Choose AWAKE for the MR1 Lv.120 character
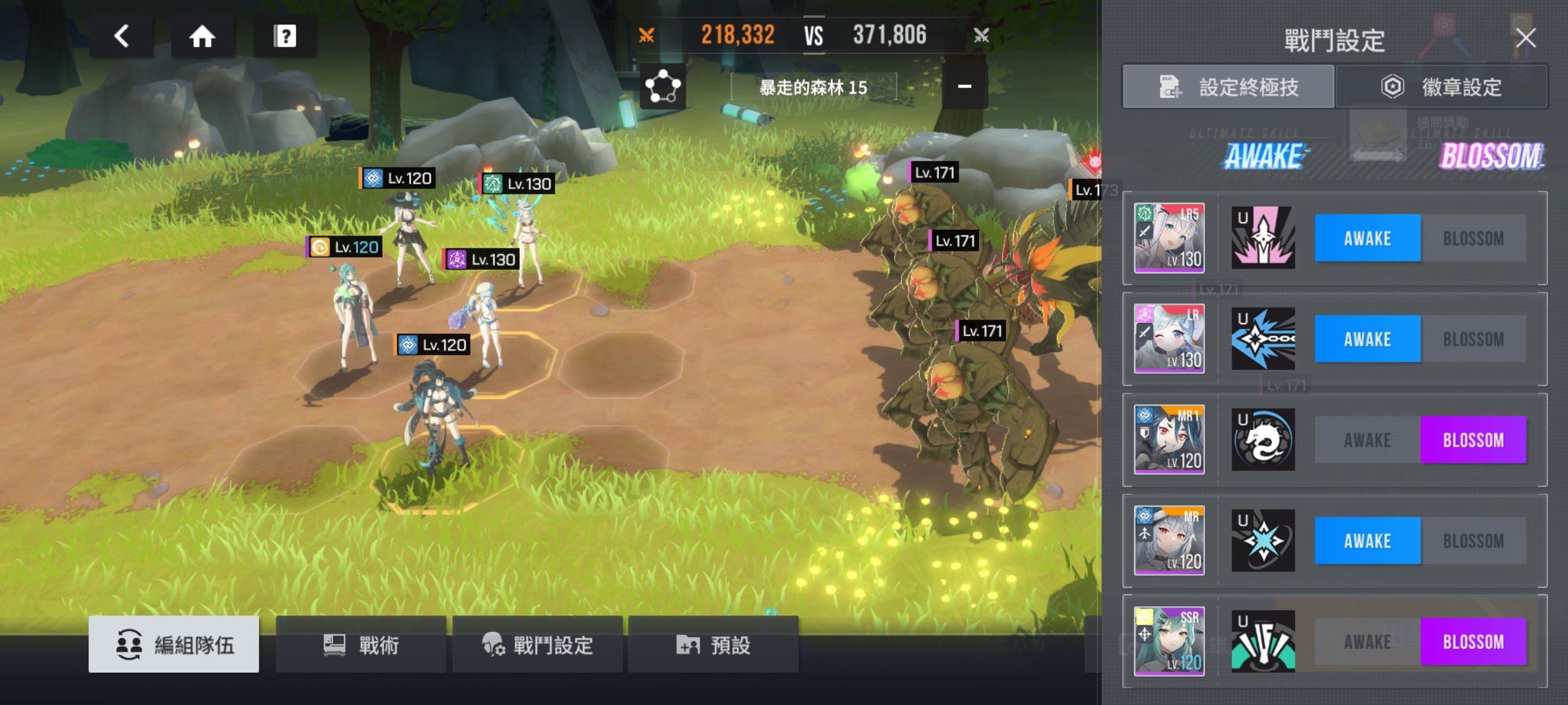 [x=1367, y=440]
